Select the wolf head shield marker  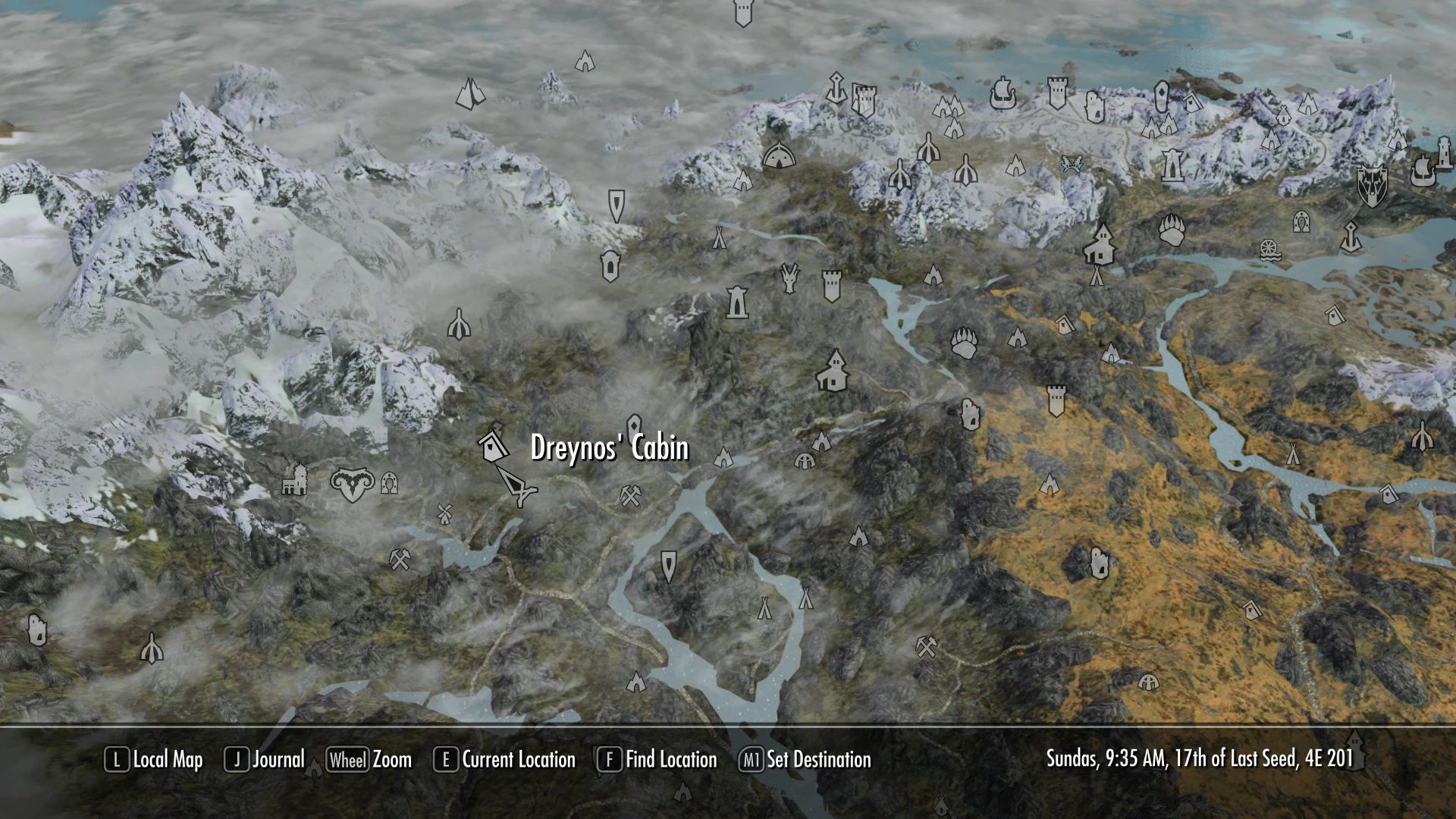pyautogui.click(x=1372, y=185)
